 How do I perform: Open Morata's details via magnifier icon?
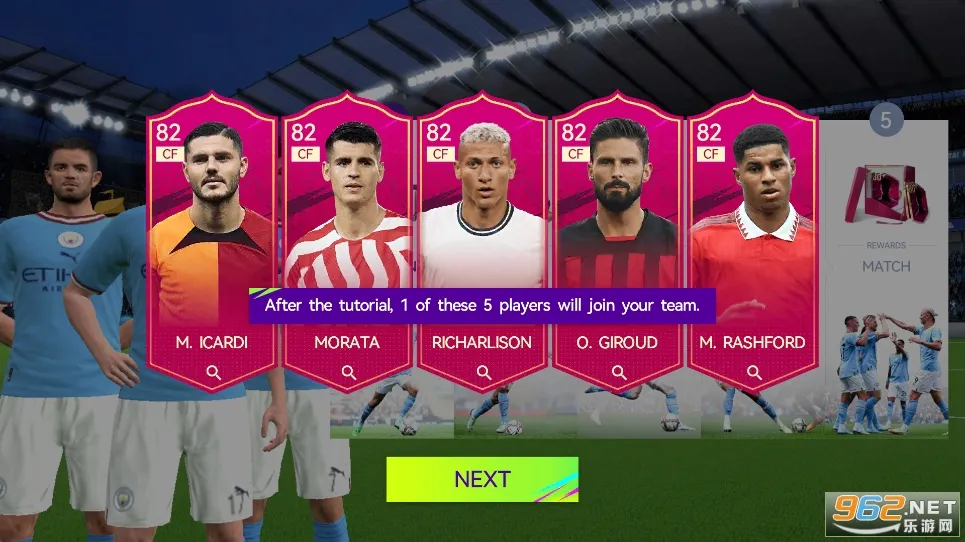[348, 373]
